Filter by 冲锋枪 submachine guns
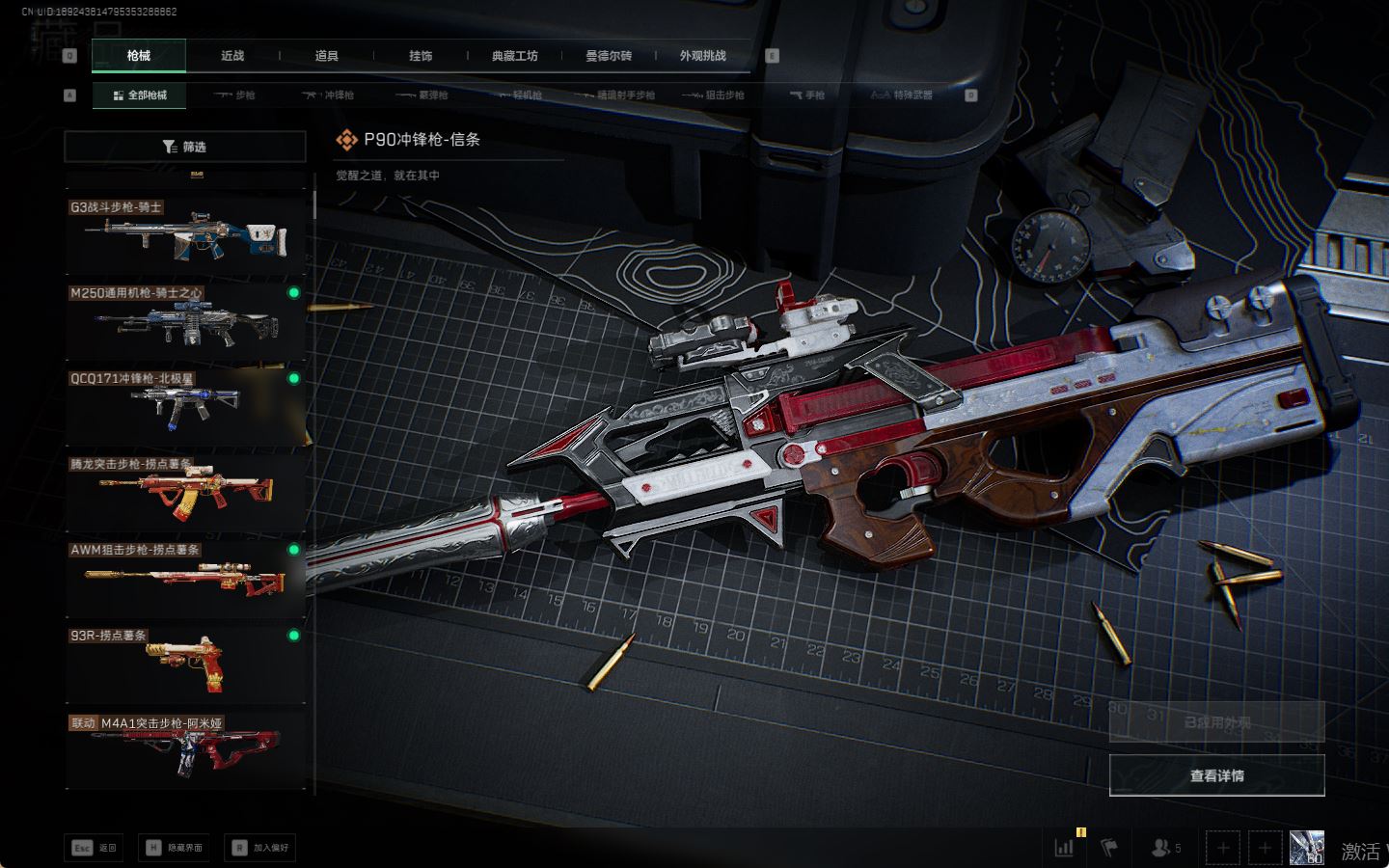This screenshot has width=1389, height=868. pos(328,95)
